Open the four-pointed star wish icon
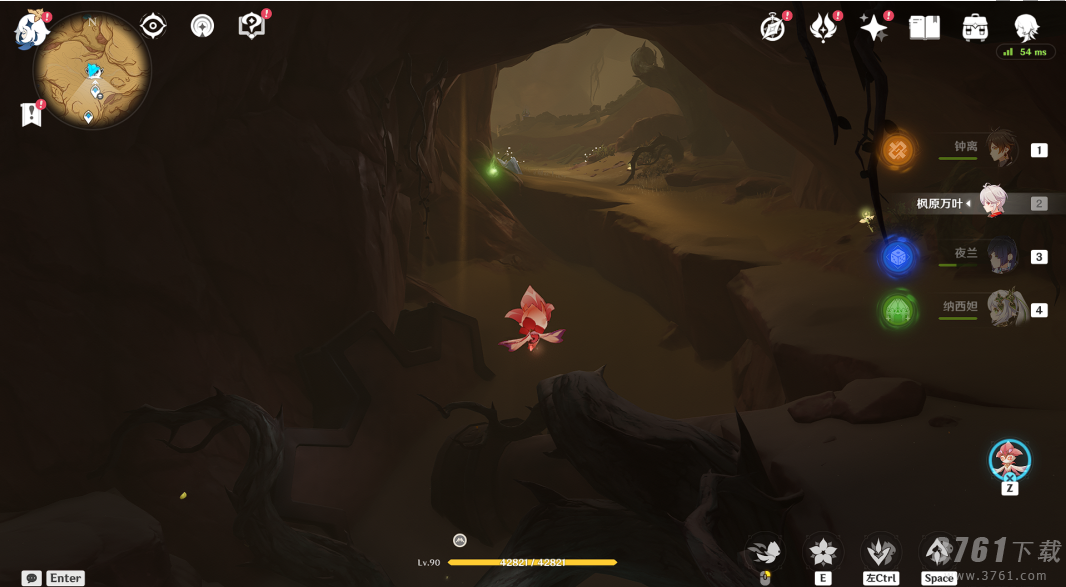1066x587 pixels. (873, 28)
